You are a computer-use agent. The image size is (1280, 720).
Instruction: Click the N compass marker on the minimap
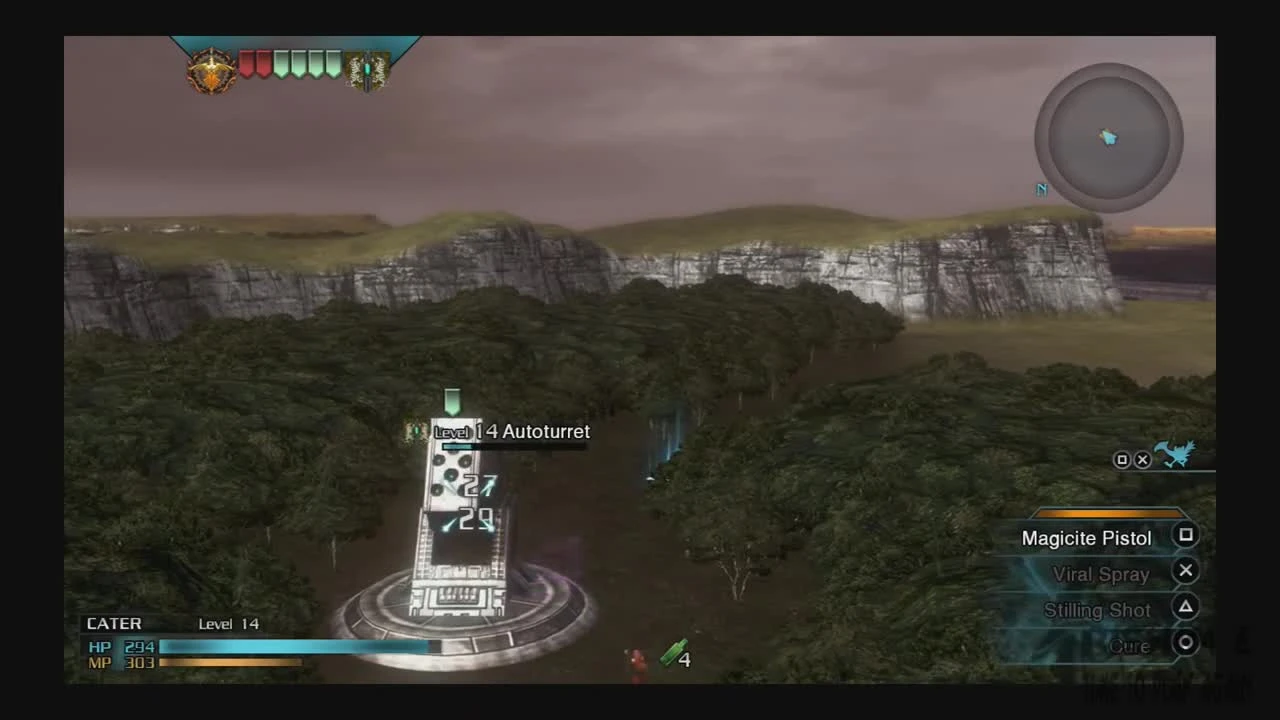pos(1041,188)
